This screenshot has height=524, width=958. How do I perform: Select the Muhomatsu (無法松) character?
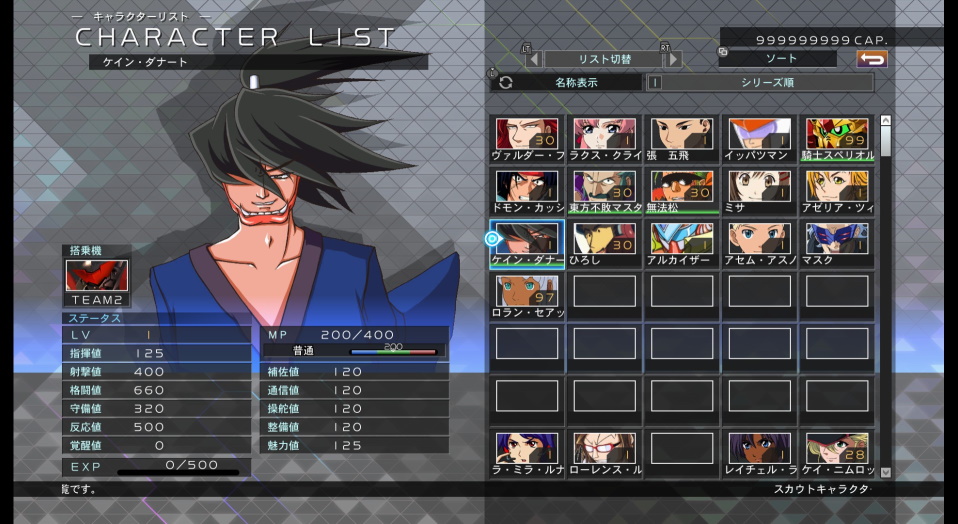pyautogui.click(x=682, y=190)
